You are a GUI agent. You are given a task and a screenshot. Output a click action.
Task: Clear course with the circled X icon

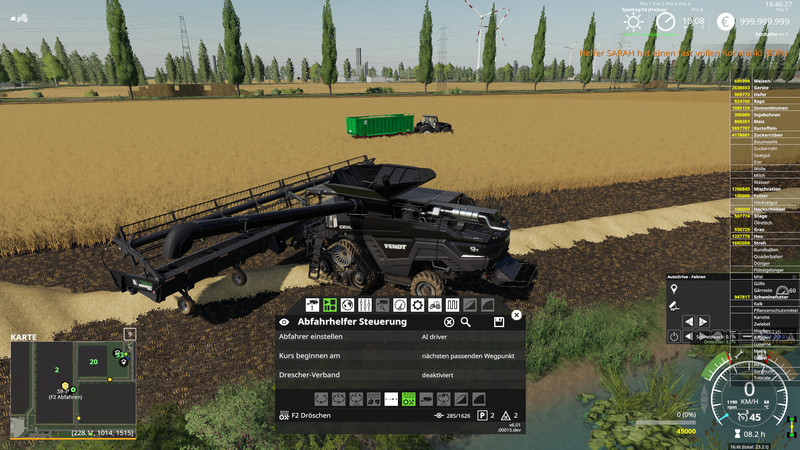pyautogui.click(x=449, y=322)
